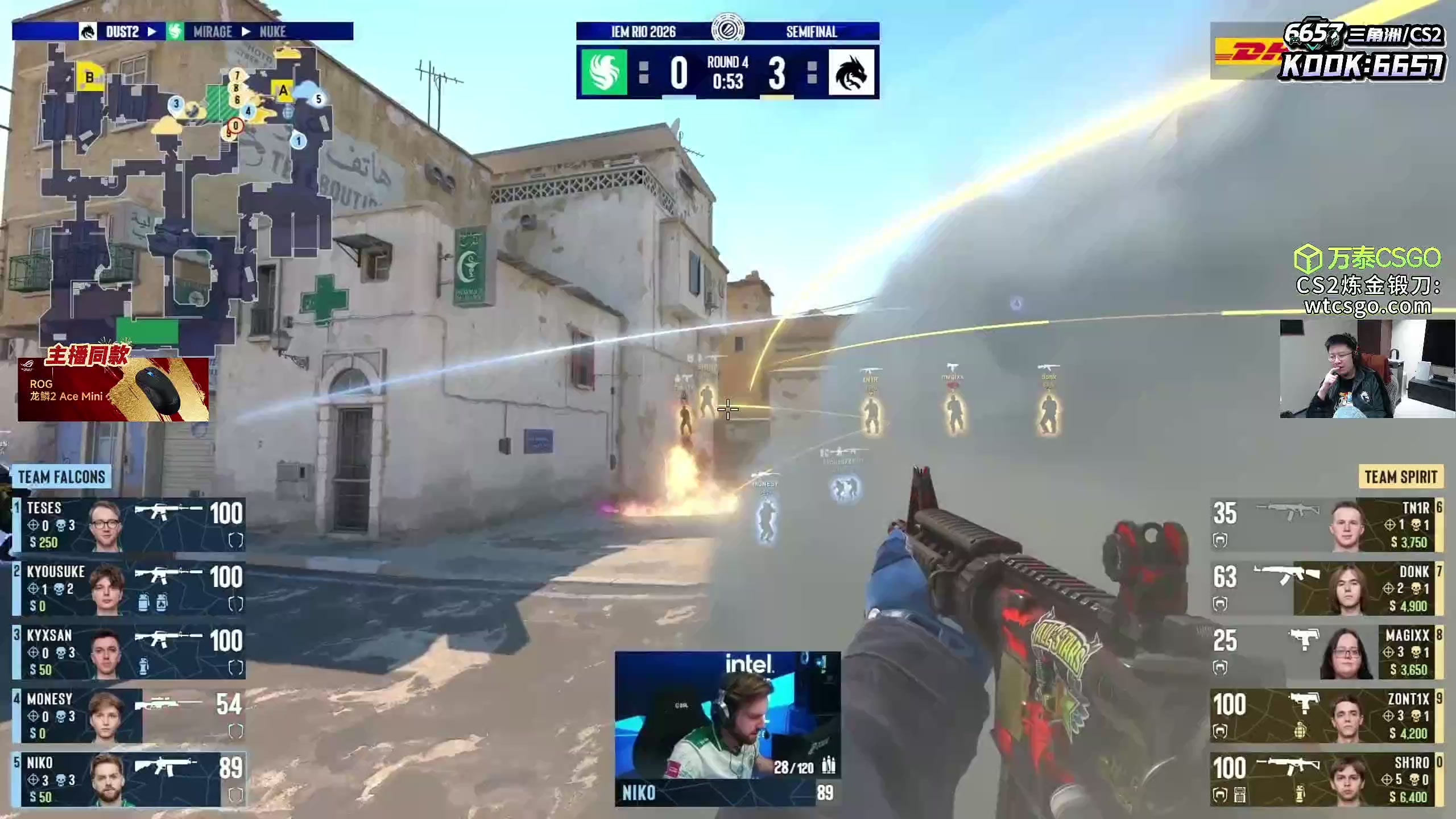Select NIKO's row in Team Falcons
This screenshot has width=1456, height=819.
pos(129,779)
